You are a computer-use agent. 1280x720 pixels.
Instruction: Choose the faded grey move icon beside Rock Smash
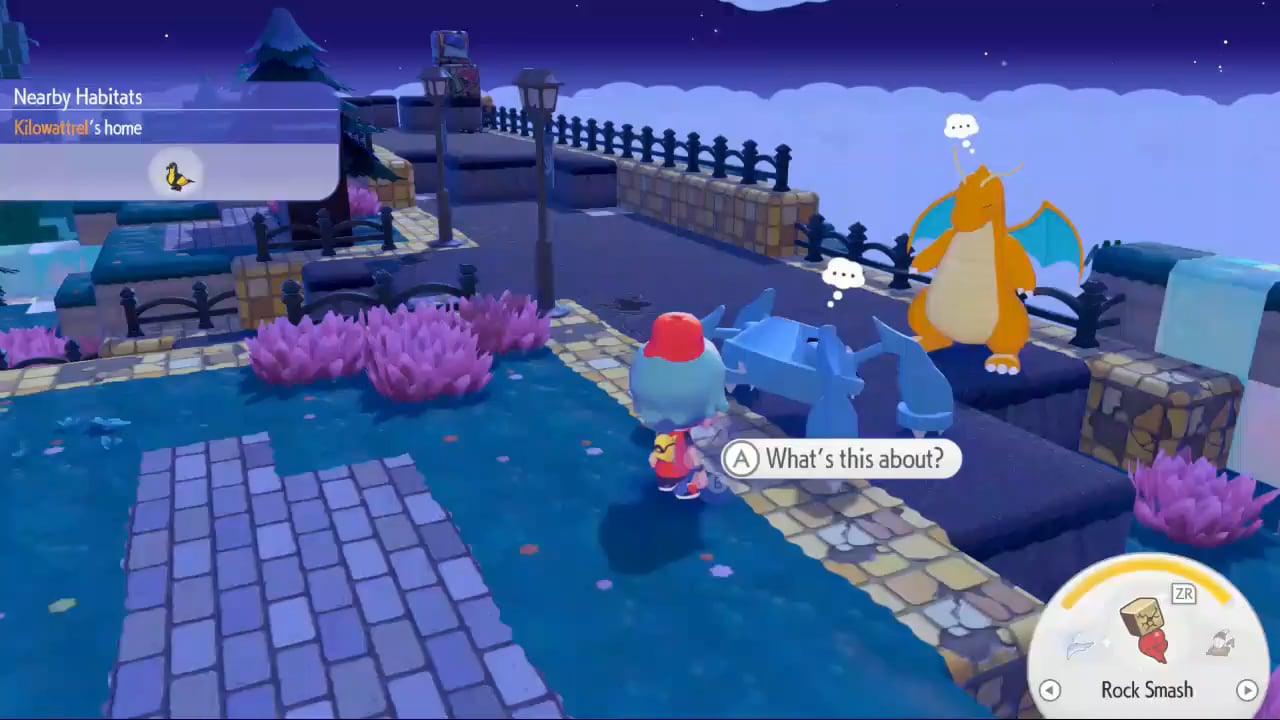click(x=1219, y=645)
